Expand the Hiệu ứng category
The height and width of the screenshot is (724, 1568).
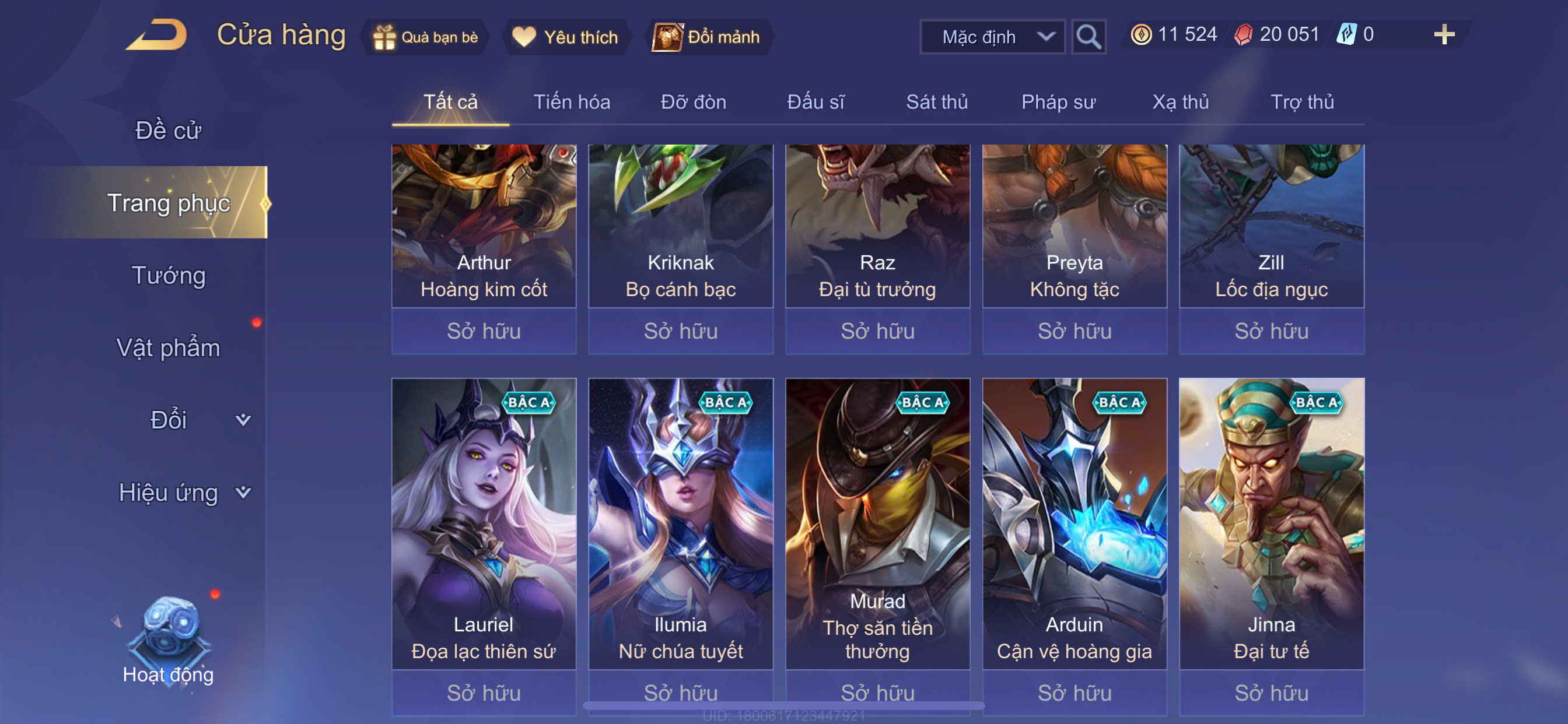coord(183,492)
